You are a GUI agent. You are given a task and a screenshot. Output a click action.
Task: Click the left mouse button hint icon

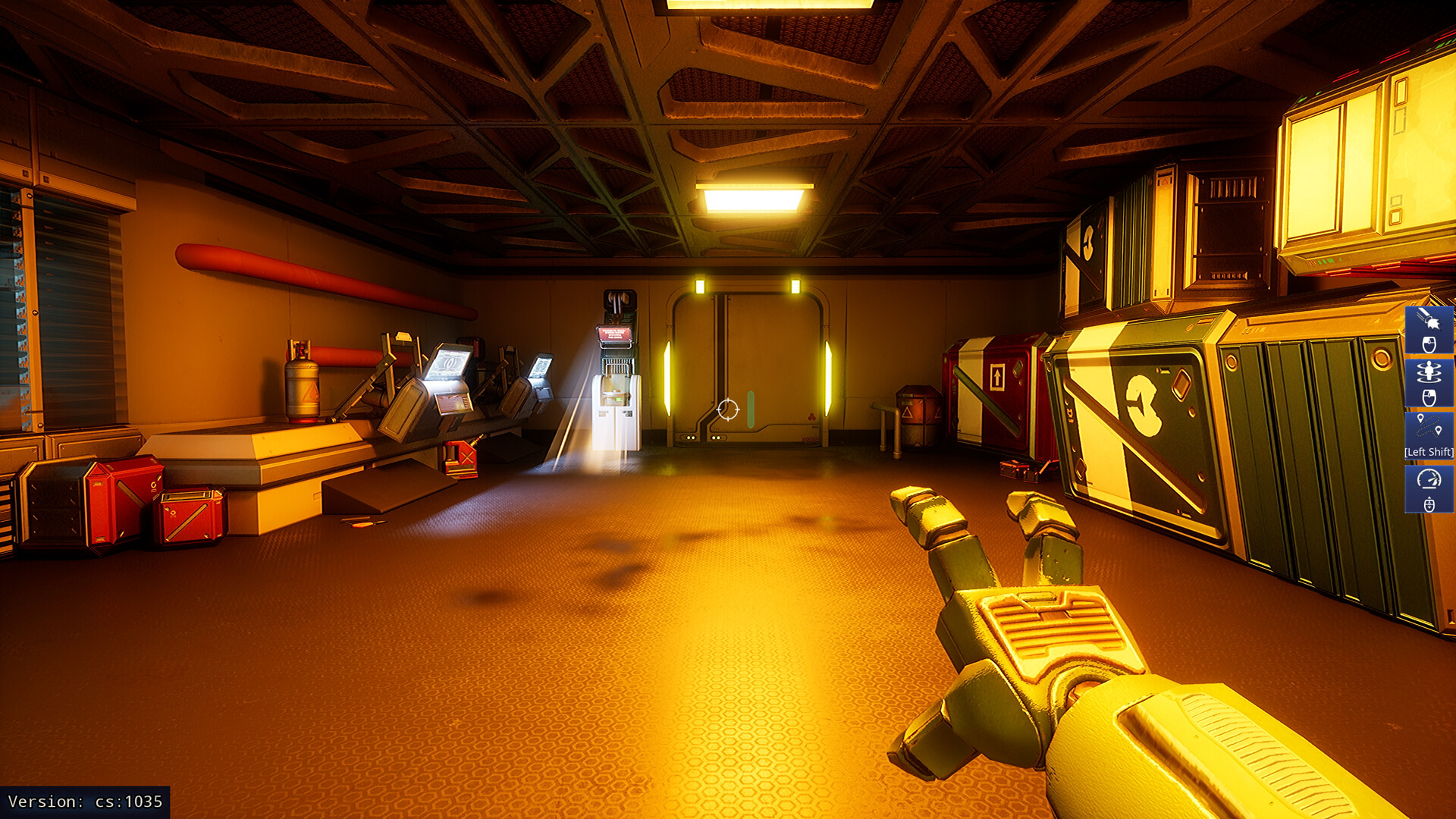click(1429, 344)
